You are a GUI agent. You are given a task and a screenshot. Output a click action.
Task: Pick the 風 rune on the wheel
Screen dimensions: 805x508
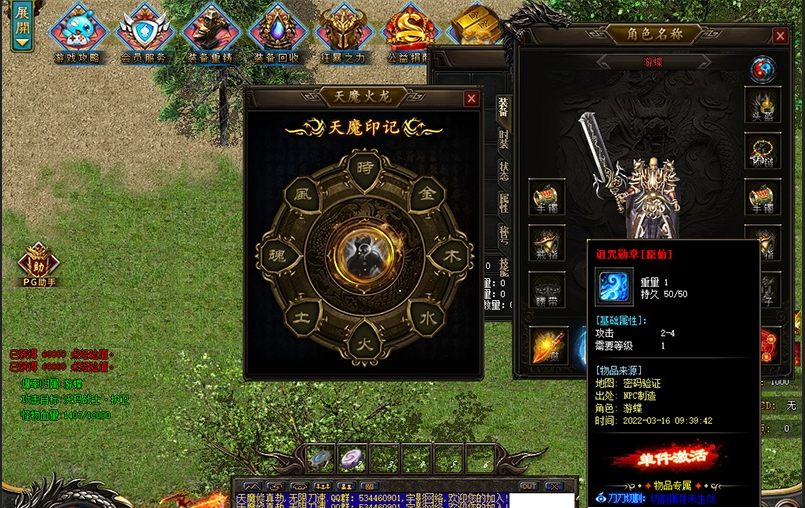pos(301,194)
